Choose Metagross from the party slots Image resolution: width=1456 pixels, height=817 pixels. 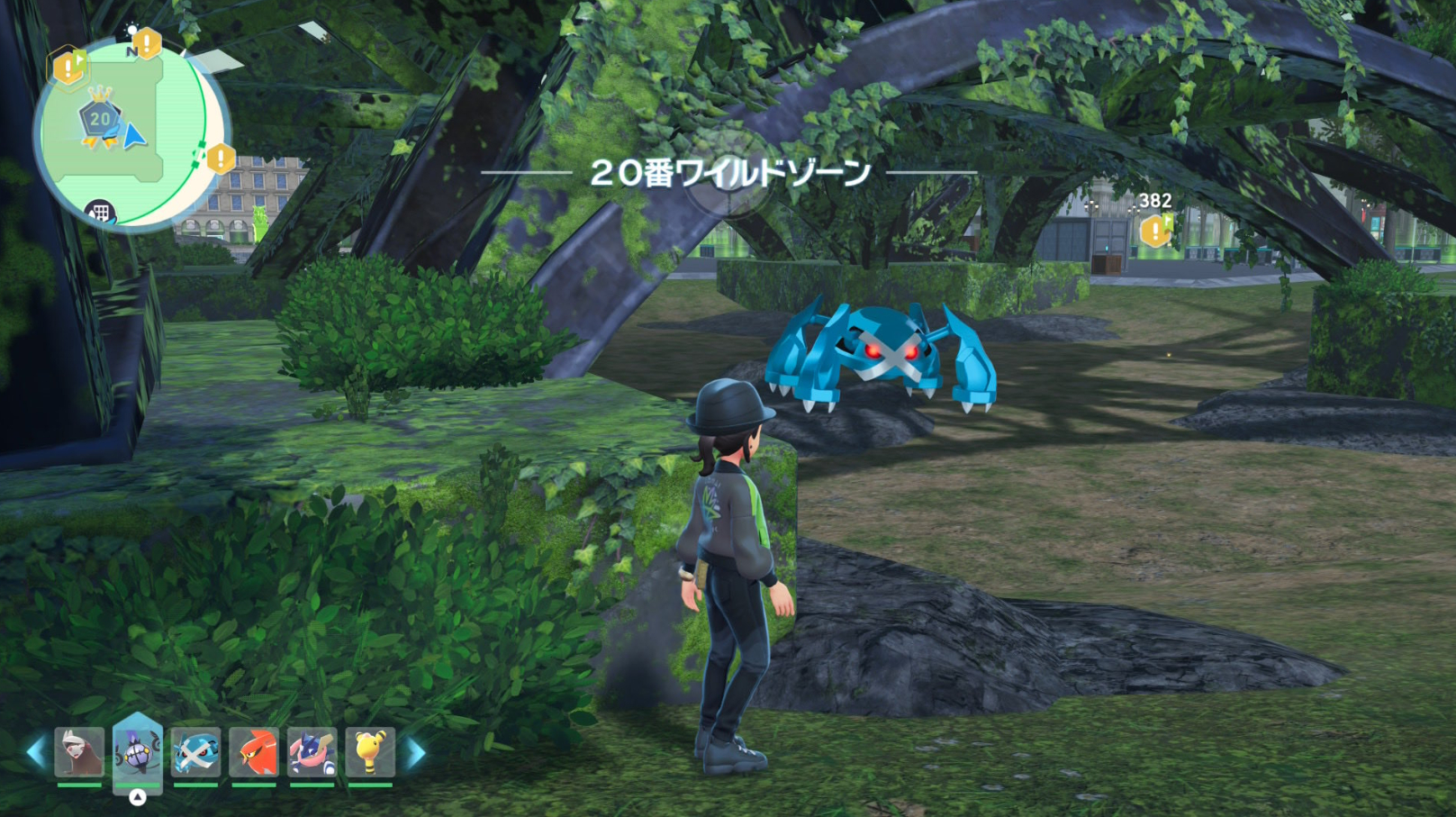(195, 752)
